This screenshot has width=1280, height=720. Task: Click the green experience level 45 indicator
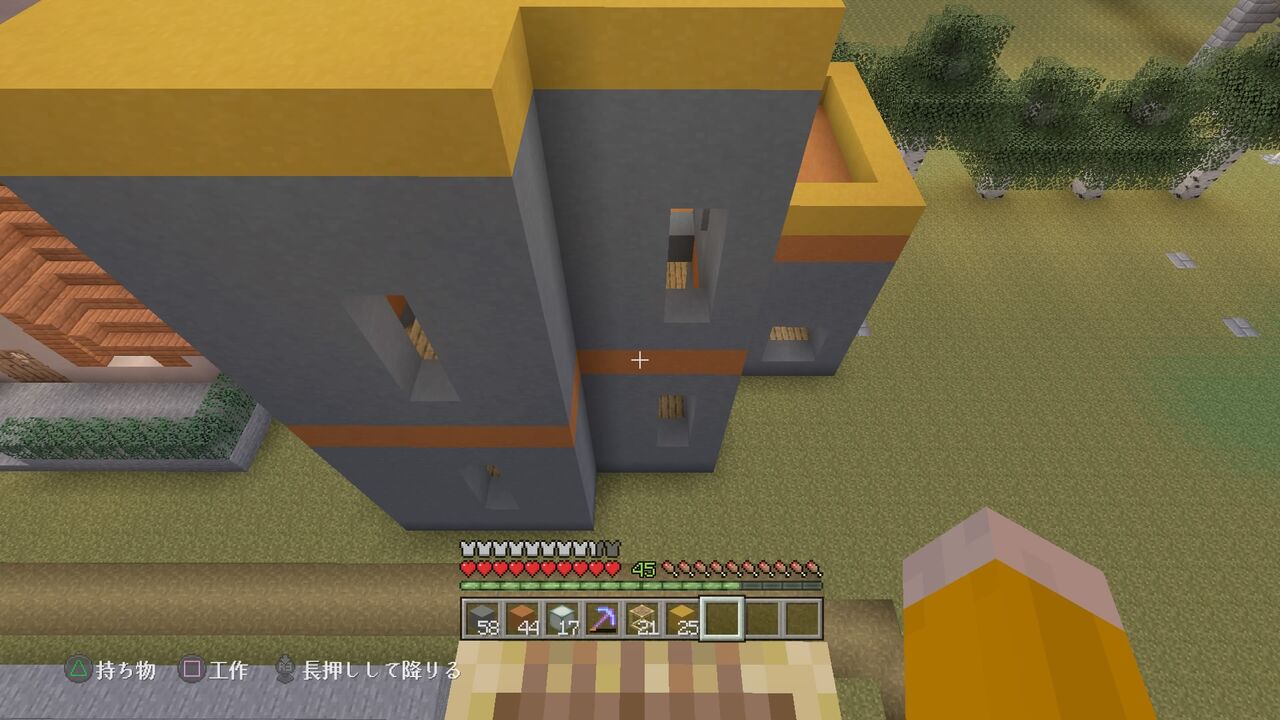[643, 570]
